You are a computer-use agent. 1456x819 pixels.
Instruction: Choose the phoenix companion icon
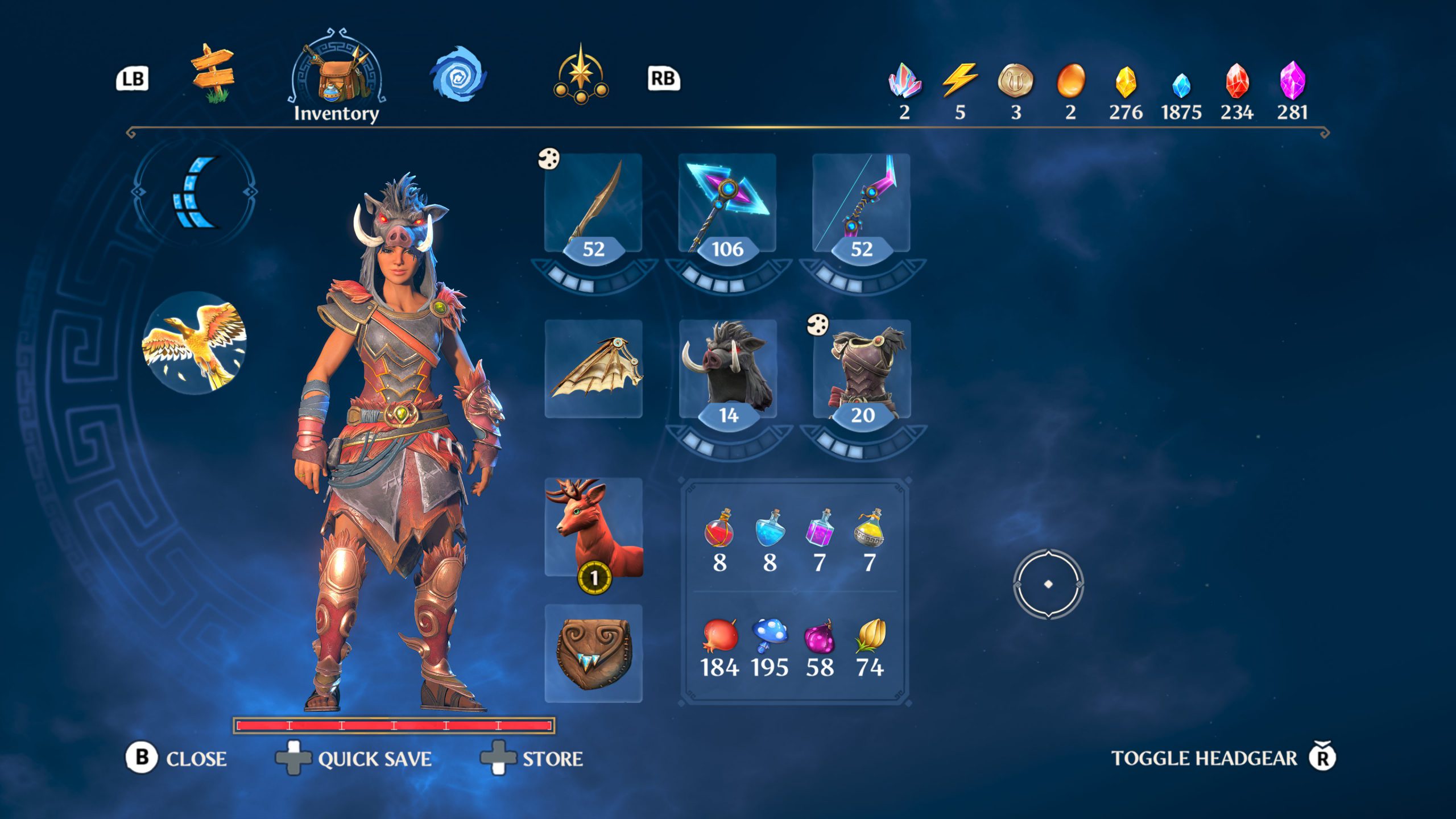(x=195, y=343)
